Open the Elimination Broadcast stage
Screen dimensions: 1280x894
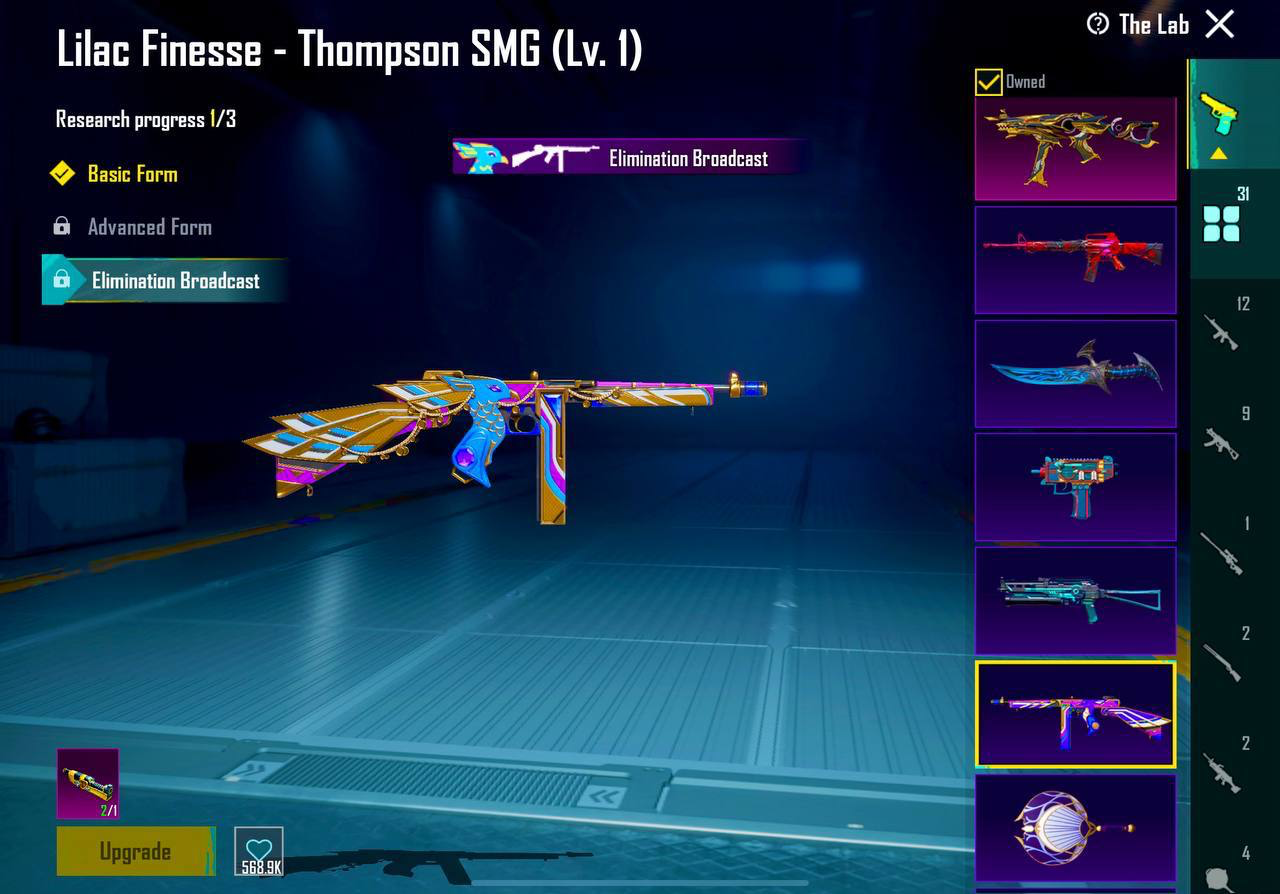coord(174,281)
